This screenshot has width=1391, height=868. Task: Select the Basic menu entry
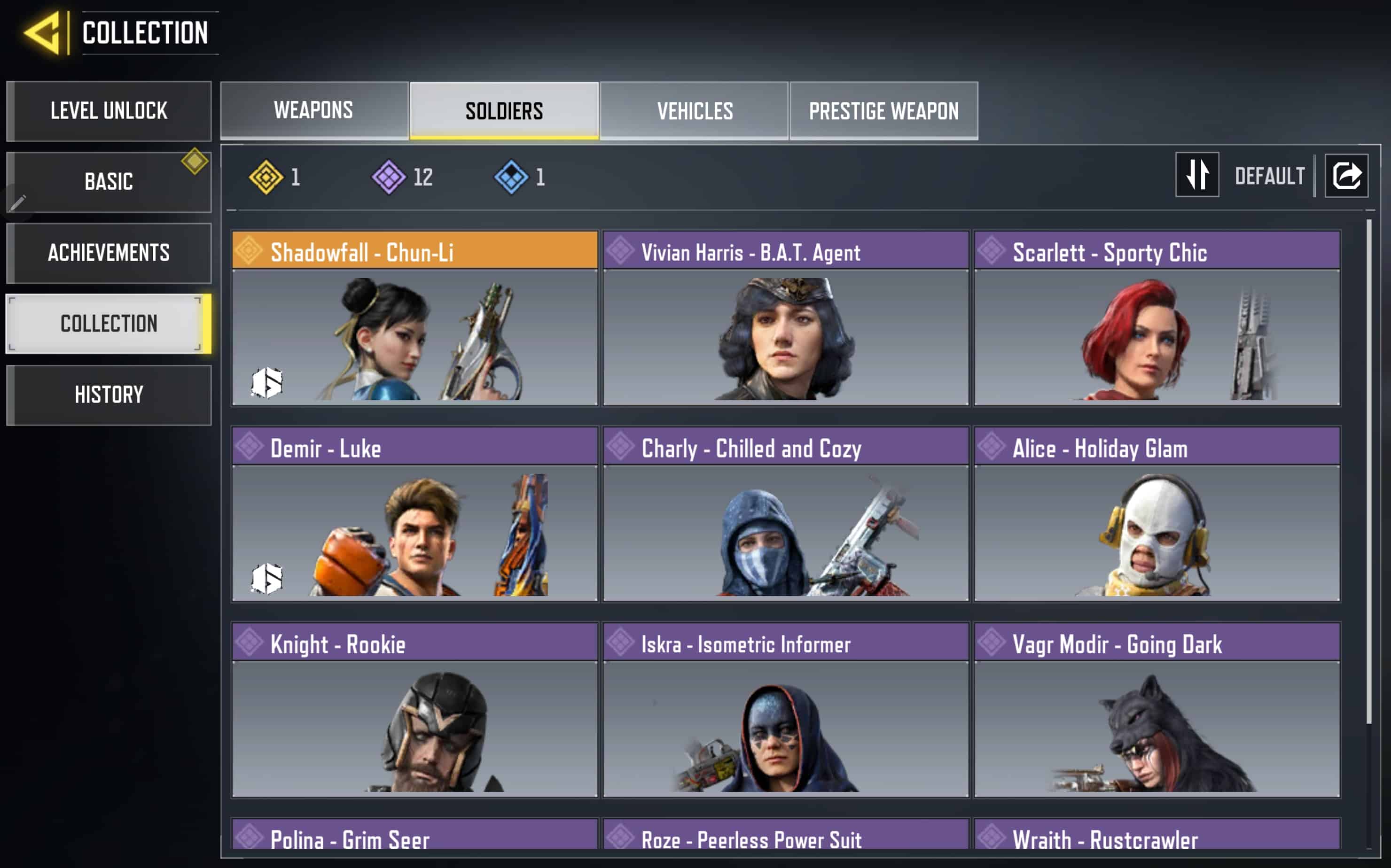(x=109, y=182)
